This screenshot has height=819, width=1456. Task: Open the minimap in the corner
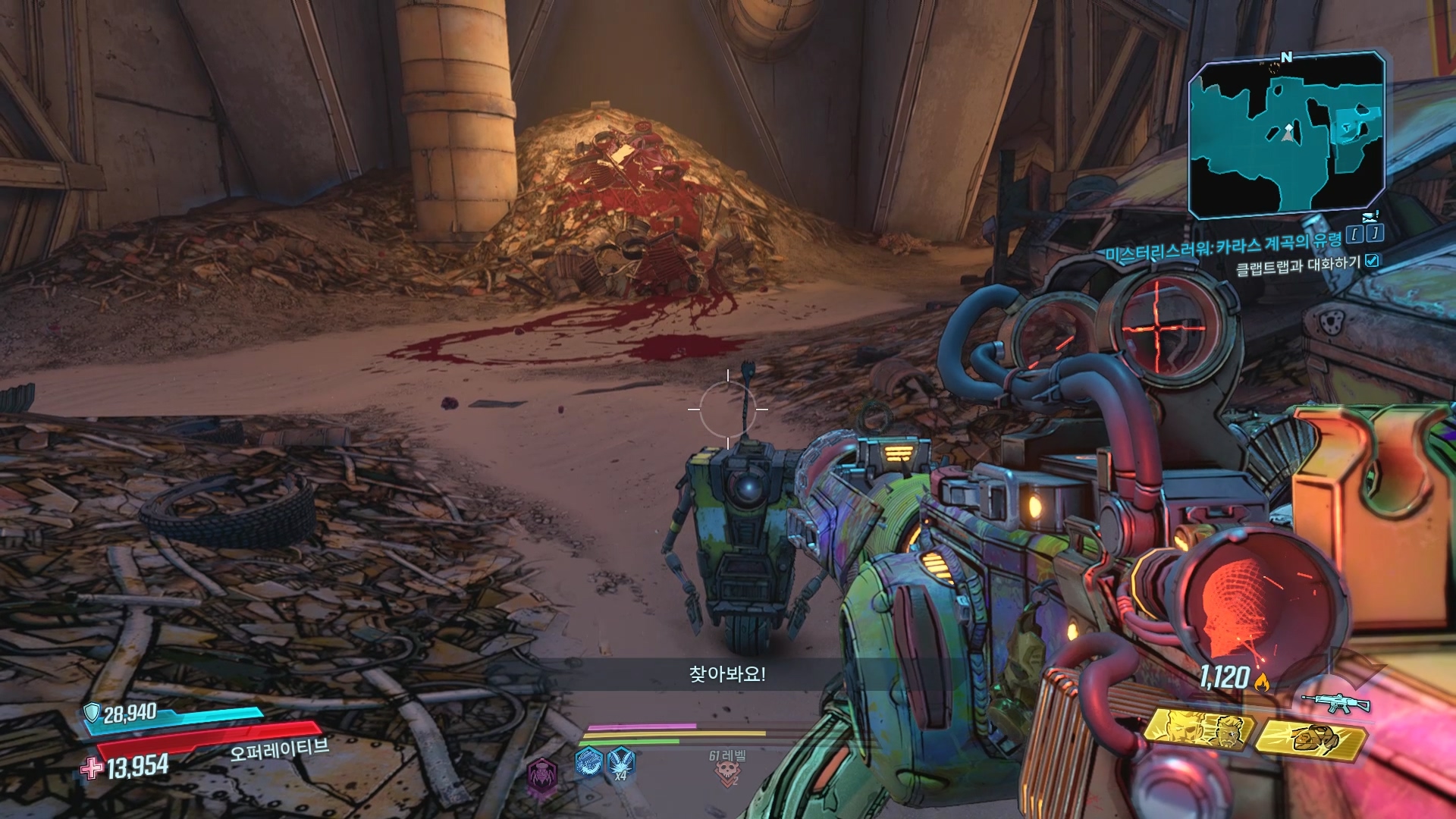[x=1287, y=135]
